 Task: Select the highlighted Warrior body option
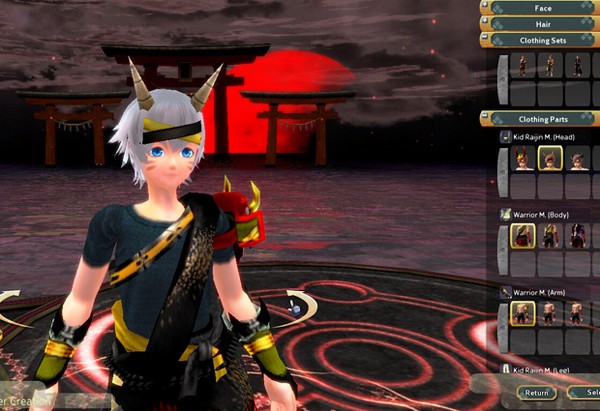coord(522,236)
